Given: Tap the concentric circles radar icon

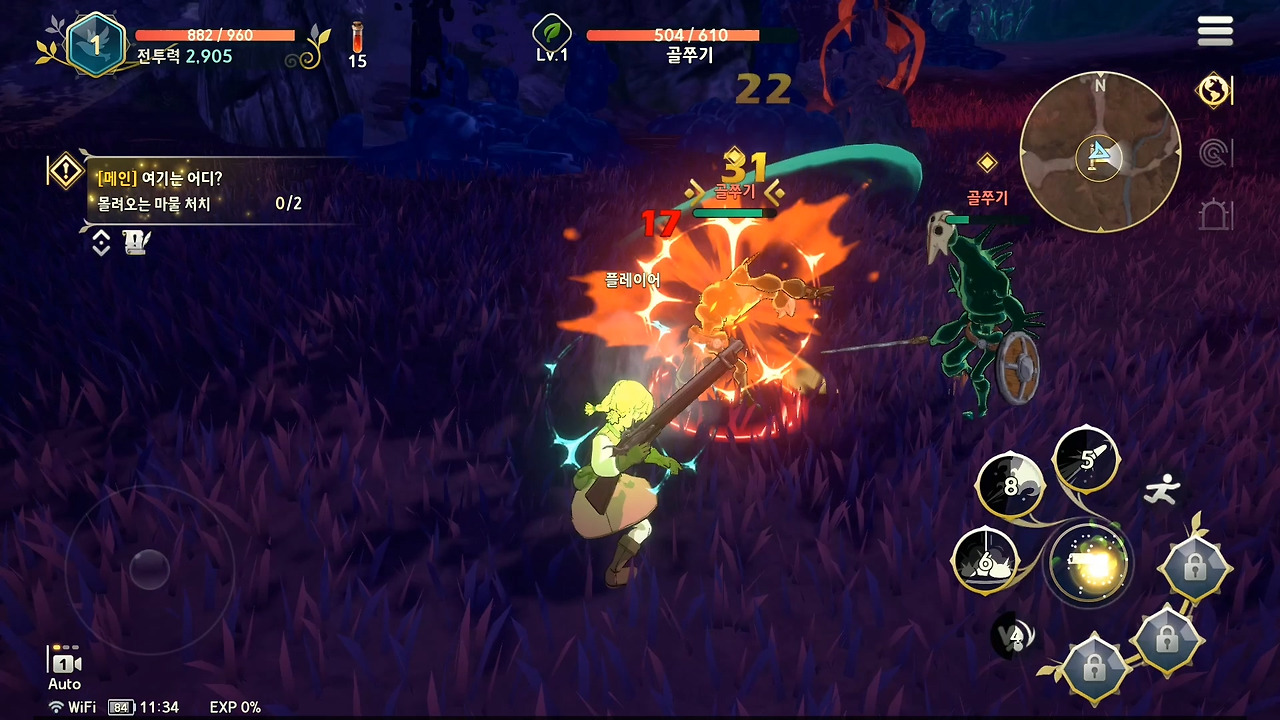Looking at the screenshot, I should 1214,153.
